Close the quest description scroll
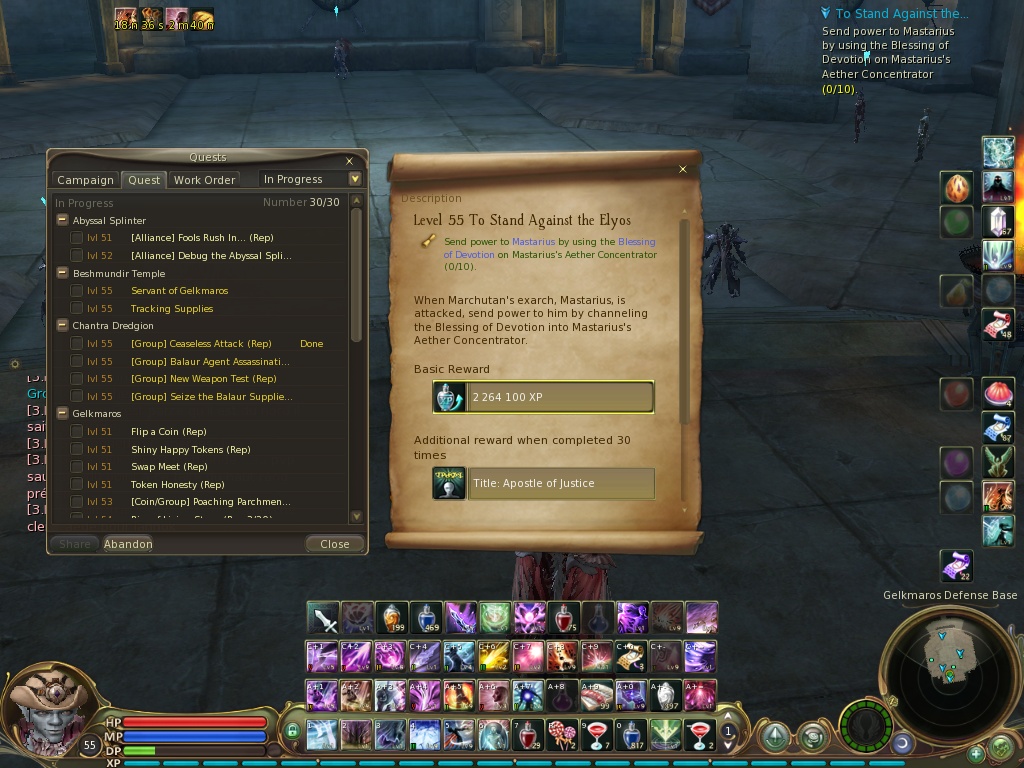 (683, 169)
